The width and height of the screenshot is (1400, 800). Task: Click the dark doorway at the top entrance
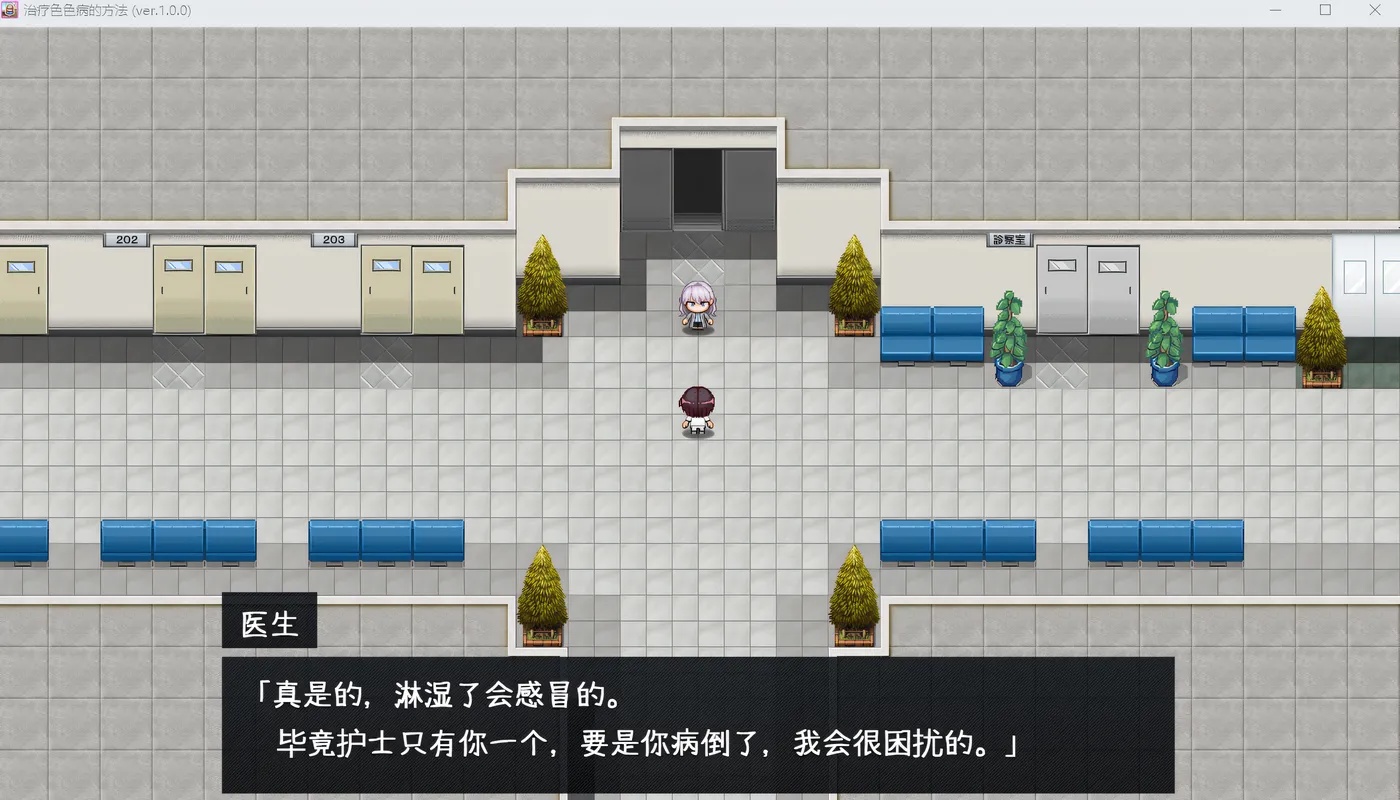click(x=698, y=190)
